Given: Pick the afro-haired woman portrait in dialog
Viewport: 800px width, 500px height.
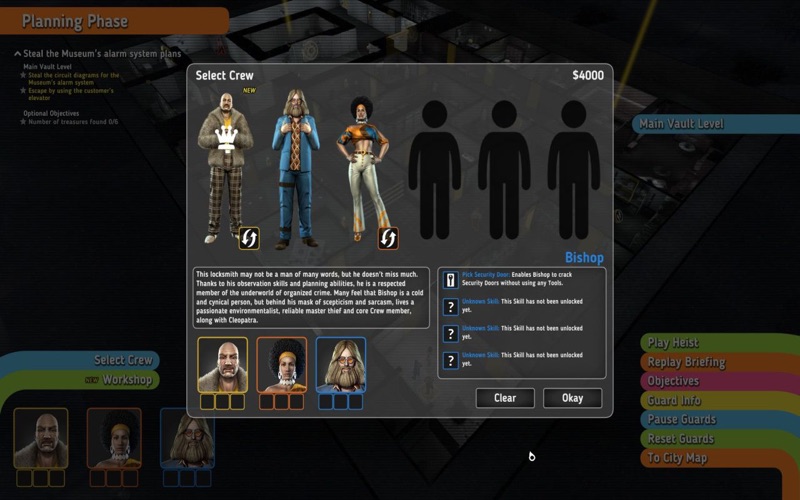Looking at the screenshot, I should click(281, 364).
